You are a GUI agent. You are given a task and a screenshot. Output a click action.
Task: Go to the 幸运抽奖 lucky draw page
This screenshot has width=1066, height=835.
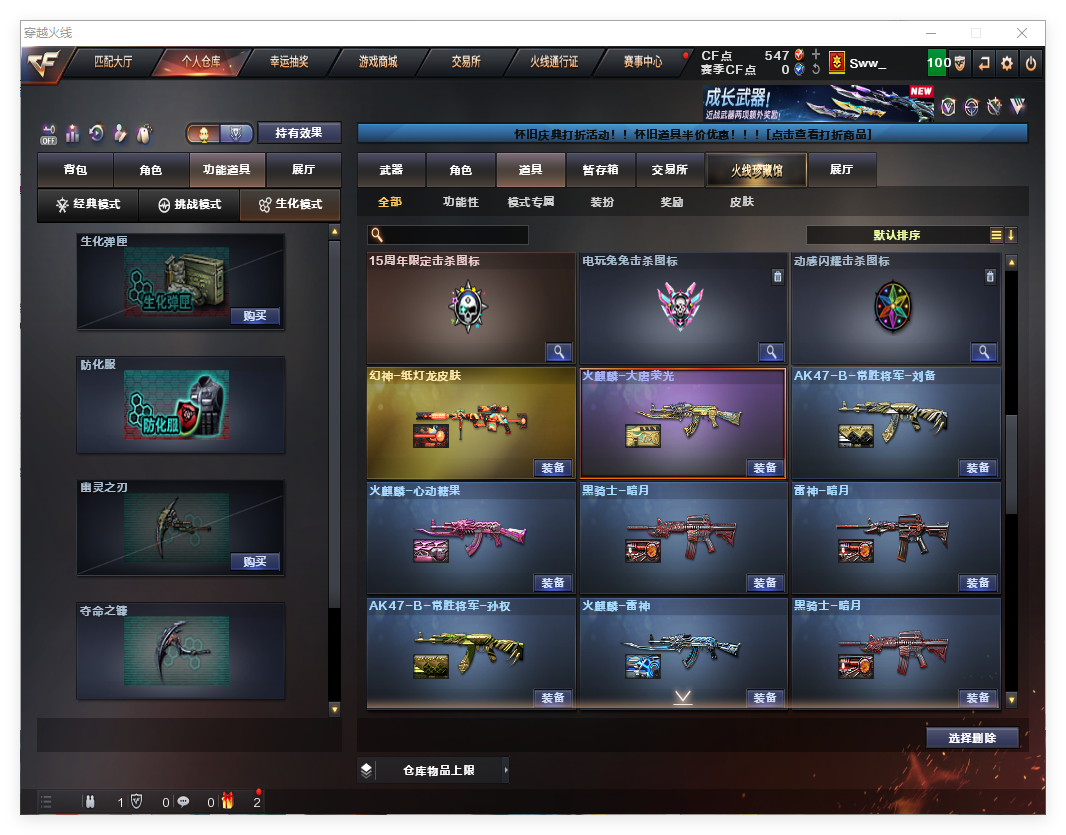289,62
